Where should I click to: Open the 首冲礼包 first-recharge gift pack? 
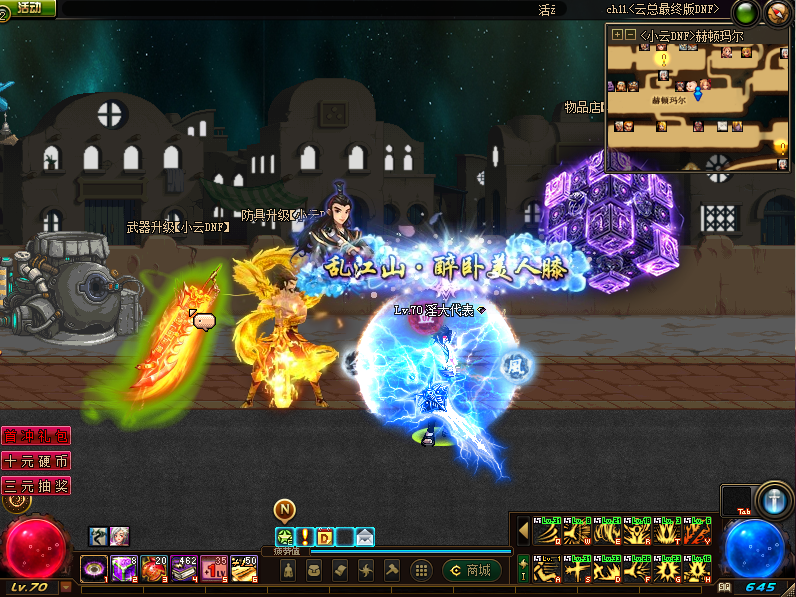[x=36, y=436]
